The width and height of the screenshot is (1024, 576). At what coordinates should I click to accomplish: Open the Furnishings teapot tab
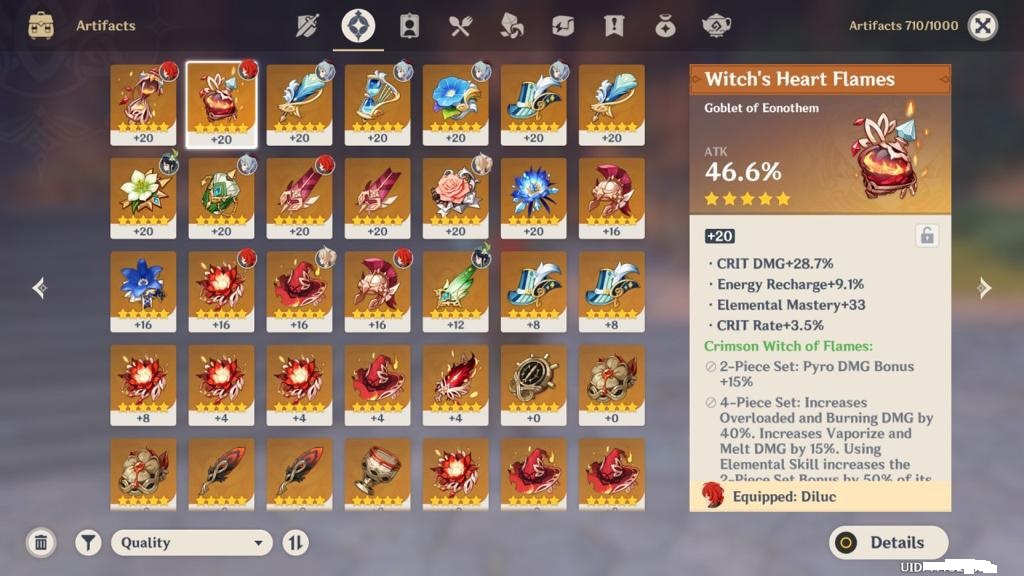point(716,26)
